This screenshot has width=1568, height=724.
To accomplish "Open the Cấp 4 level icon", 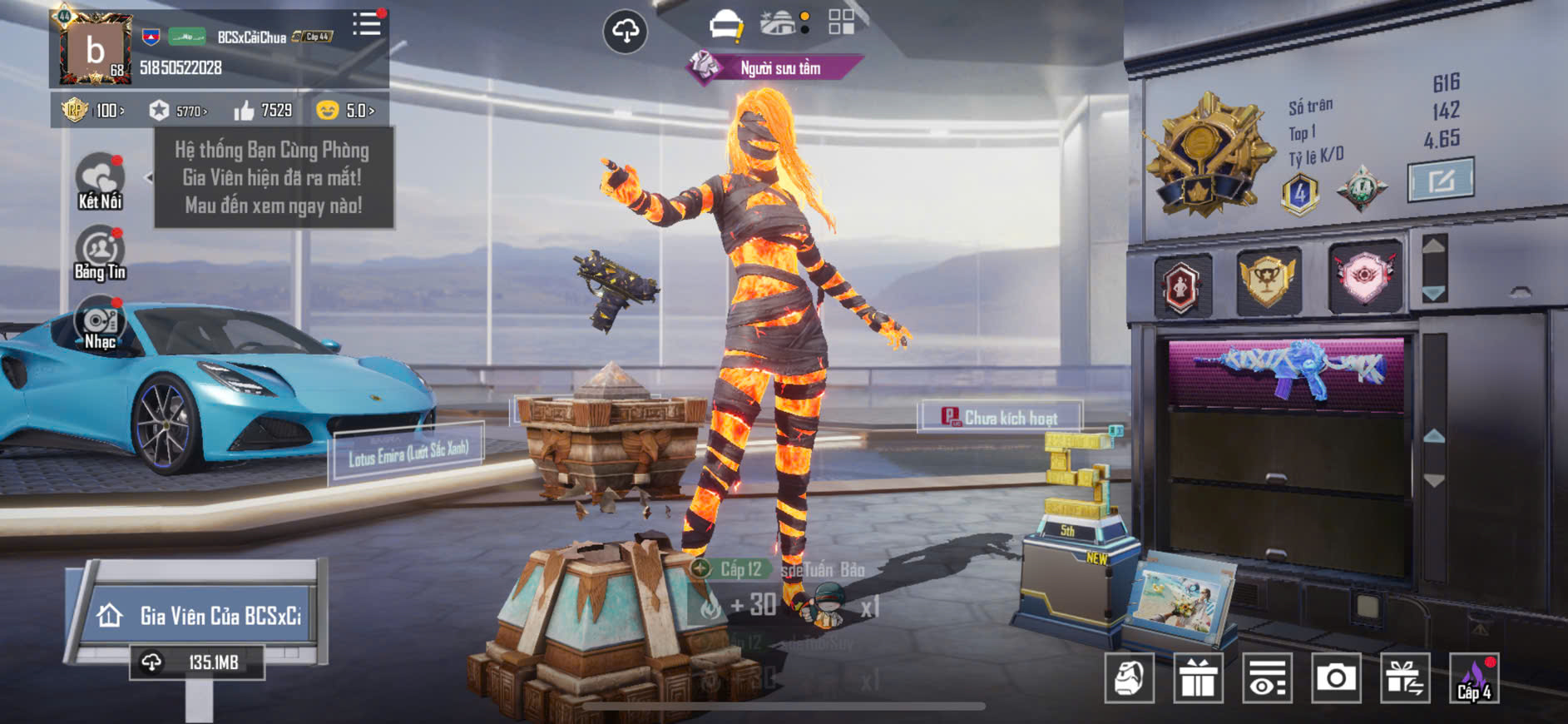I will pos(1473,678).
